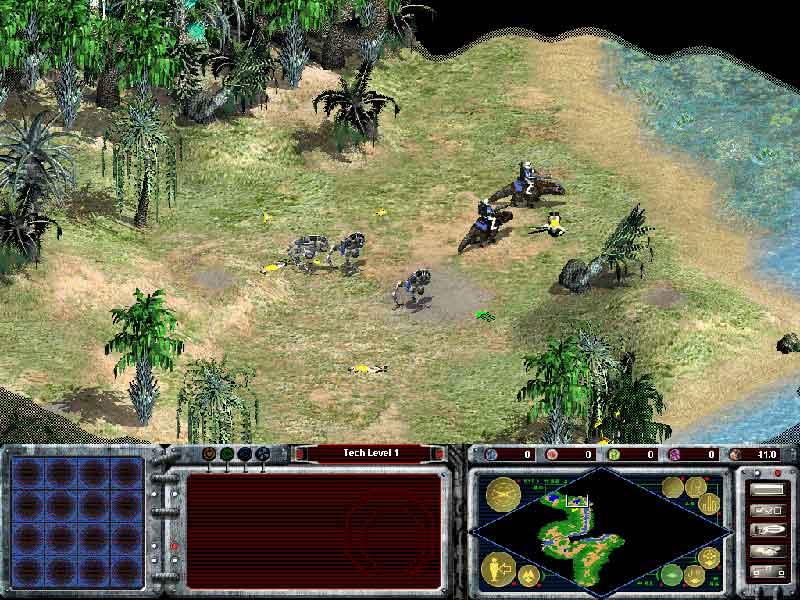Click the top blank silver menu button

click(x=767, y=490)
